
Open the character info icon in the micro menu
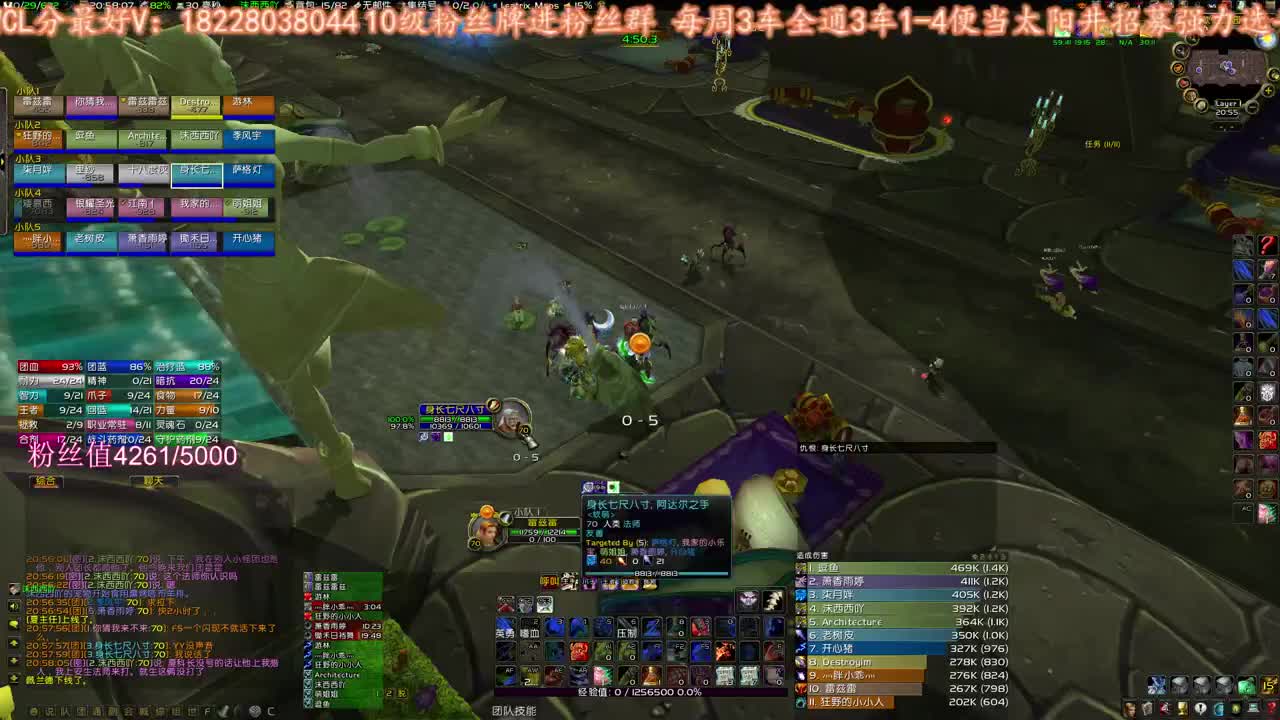pos(1130,709)
